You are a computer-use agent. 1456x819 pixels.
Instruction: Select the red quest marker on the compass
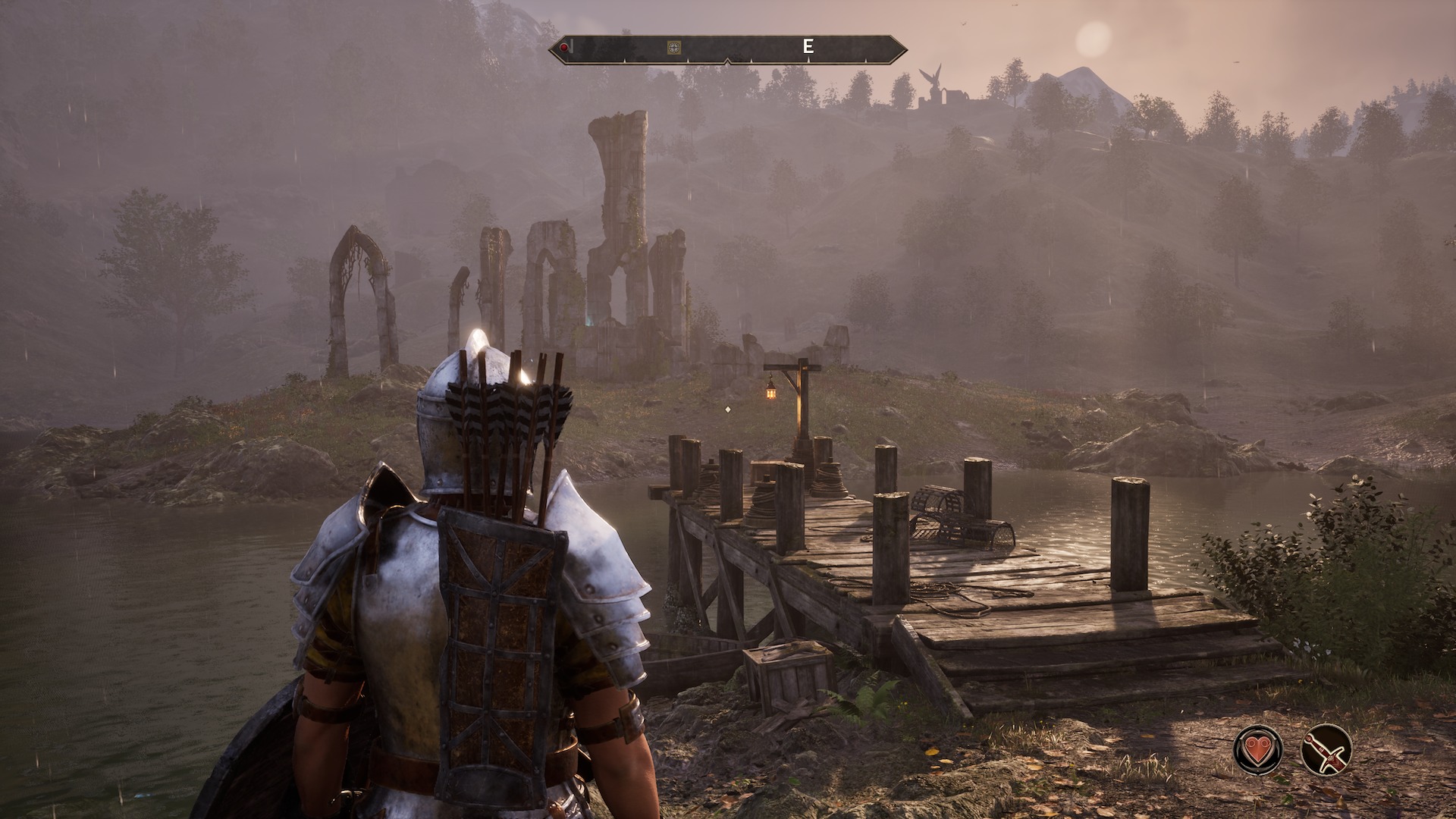click(x=565, y=48)
